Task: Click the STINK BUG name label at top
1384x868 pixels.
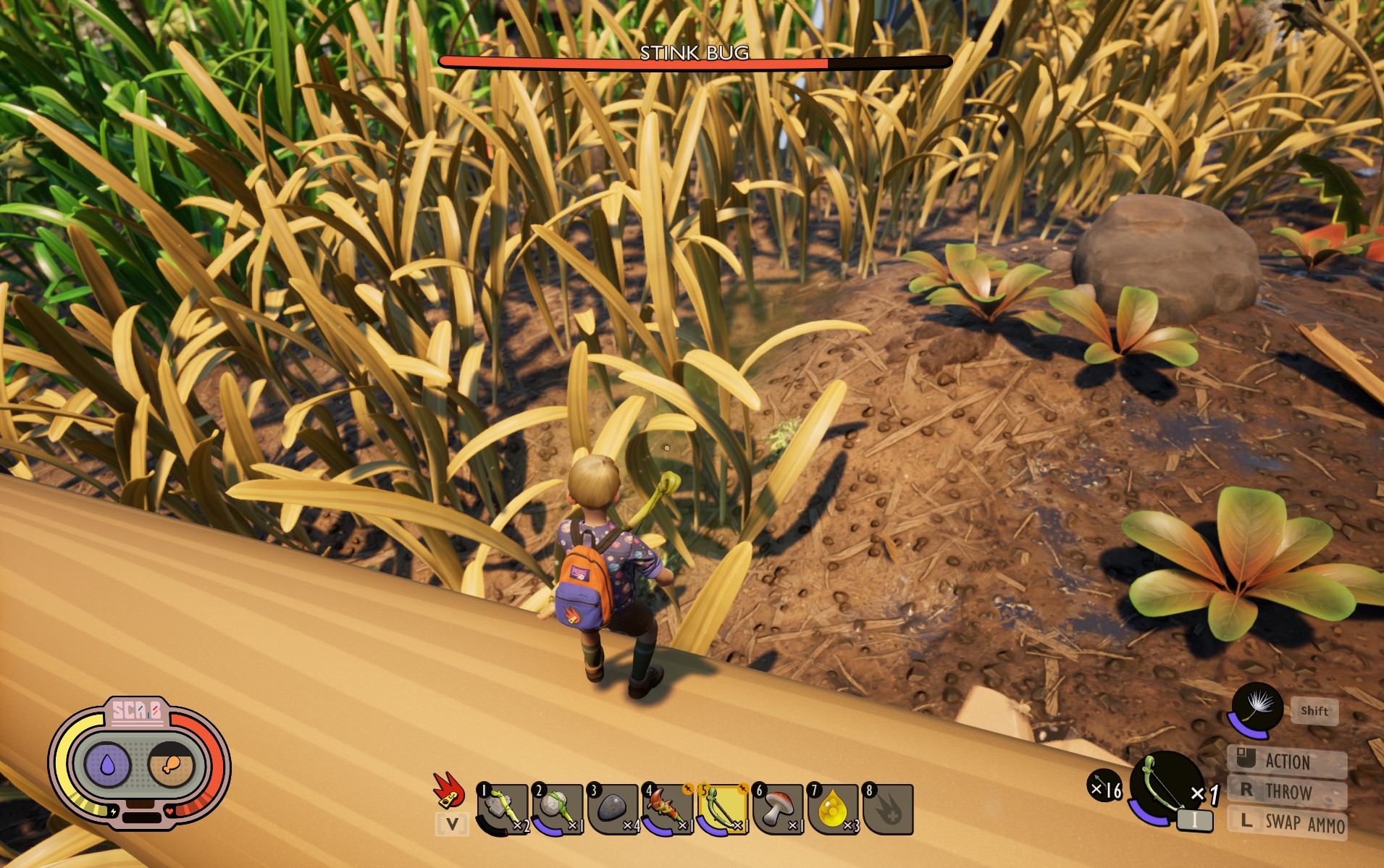Action: tap(695, 52)
